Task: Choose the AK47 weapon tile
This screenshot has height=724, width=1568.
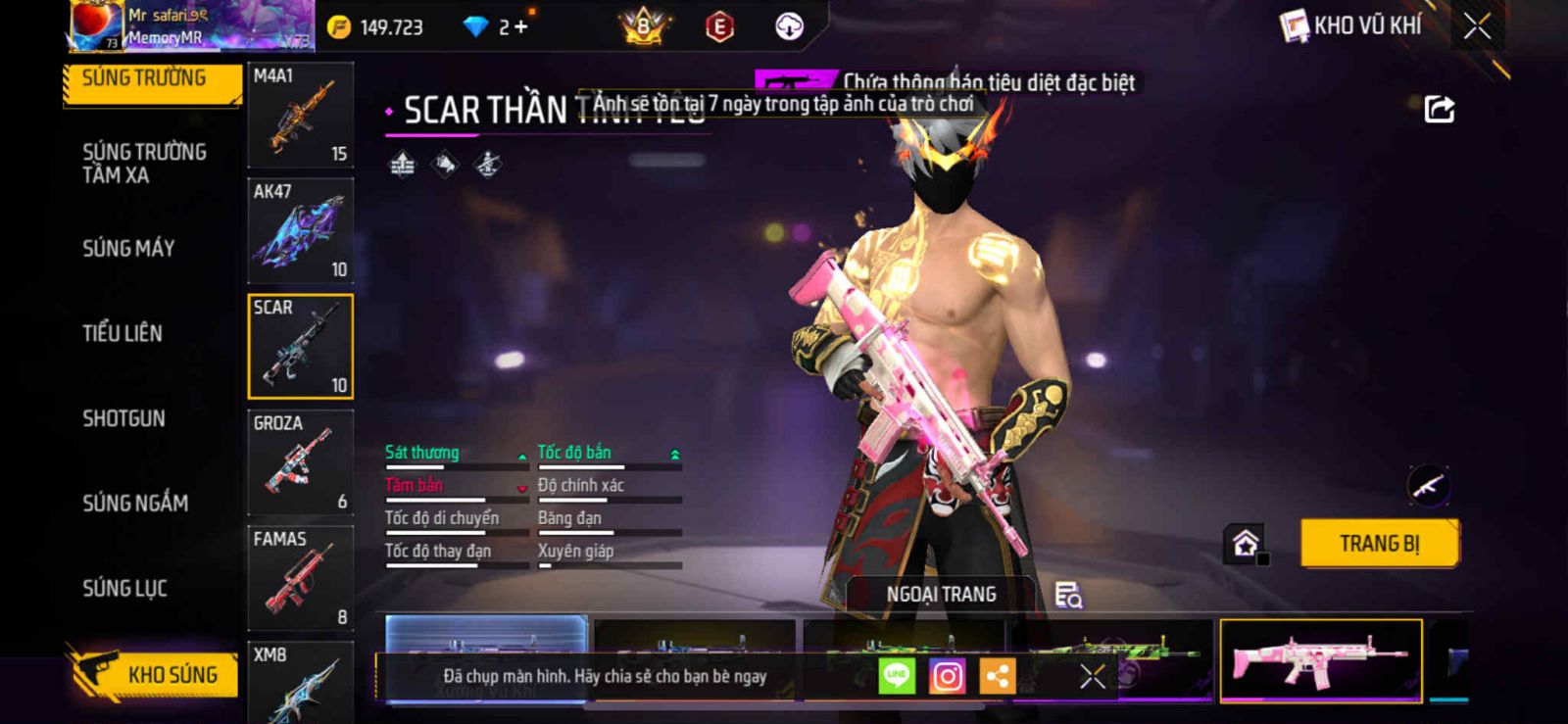Action: coord(300,231)
